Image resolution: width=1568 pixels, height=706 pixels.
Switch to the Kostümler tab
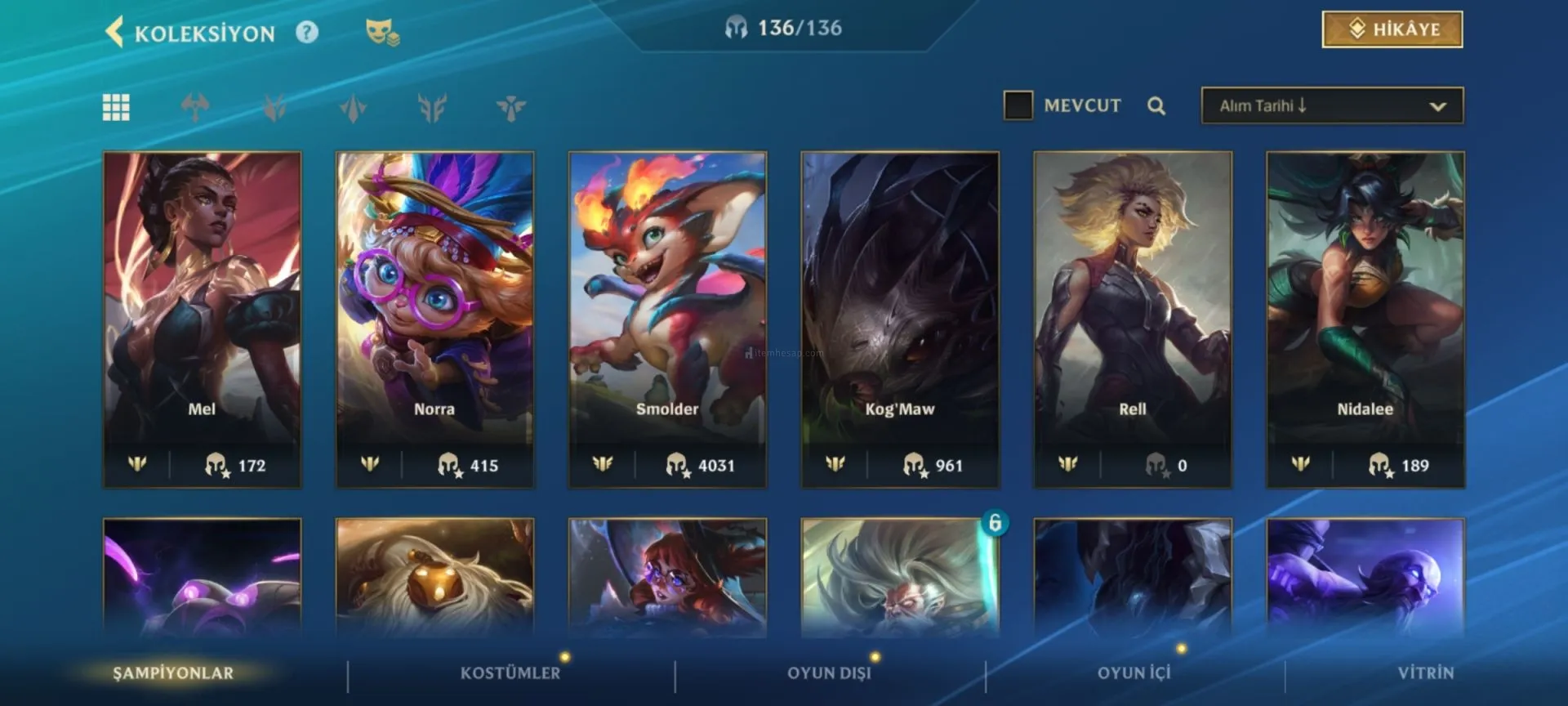point(510,672)
